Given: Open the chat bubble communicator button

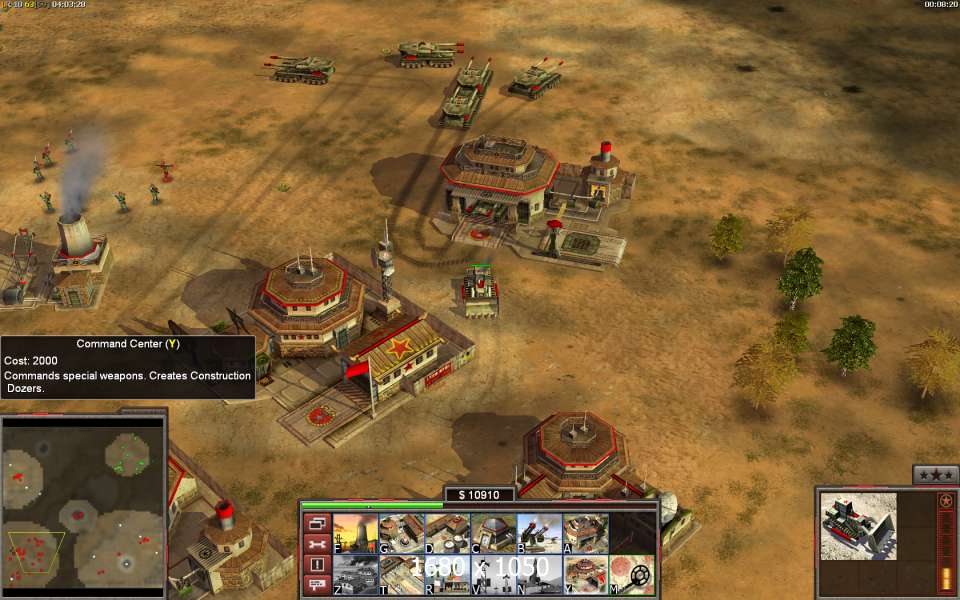Looking at the screenshot, I should pyautogui.click(x=317, y=585).
